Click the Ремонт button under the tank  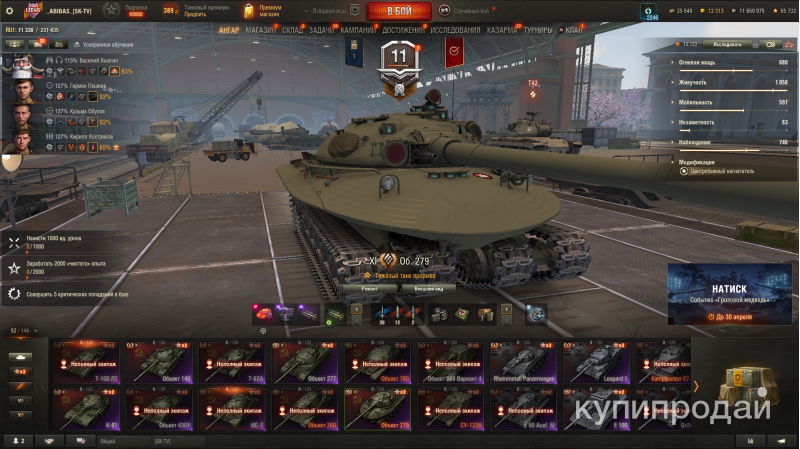click(x=363, y=288)
